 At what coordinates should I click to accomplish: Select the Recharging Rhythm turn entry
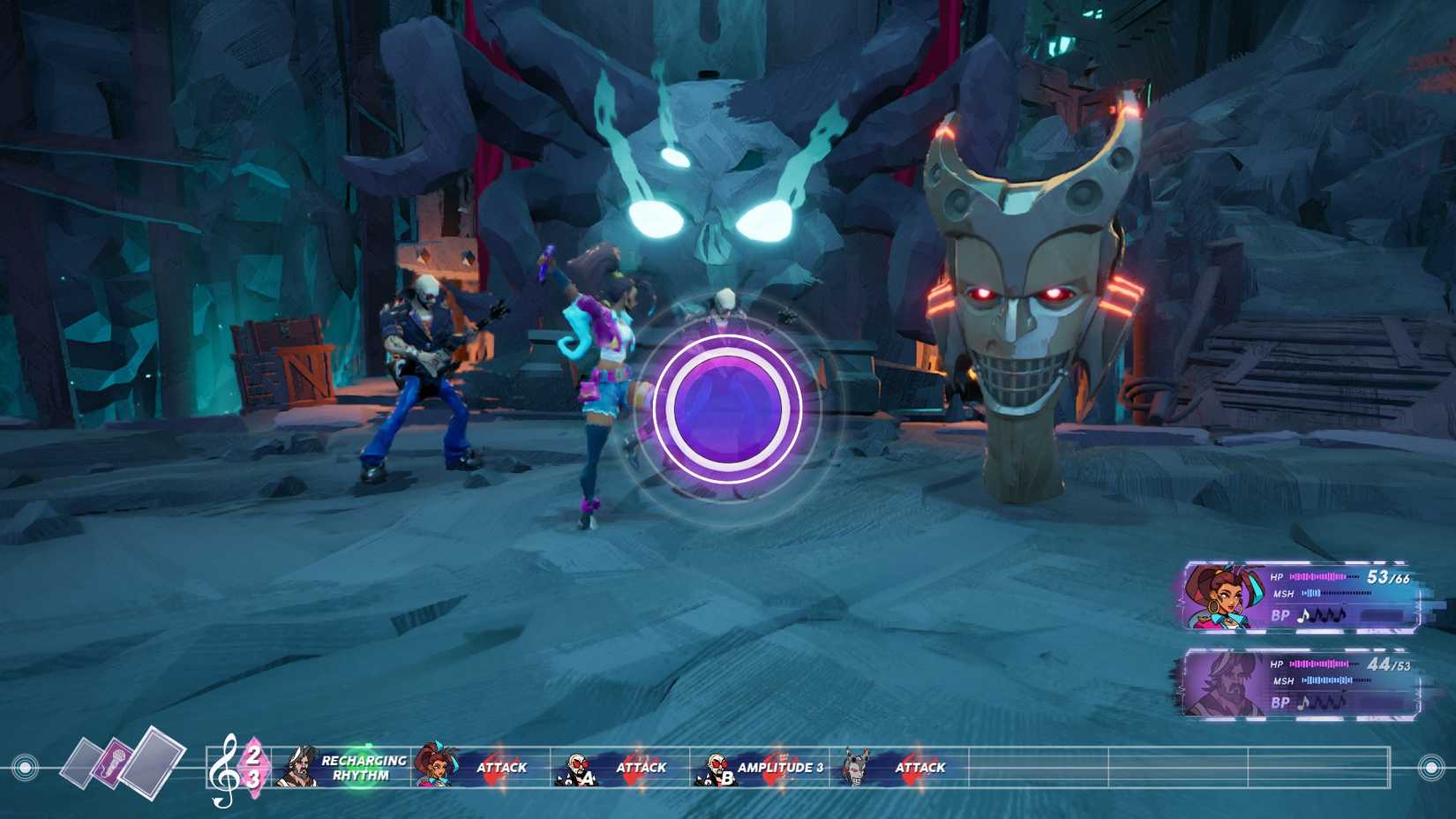[x=342, y=767]
